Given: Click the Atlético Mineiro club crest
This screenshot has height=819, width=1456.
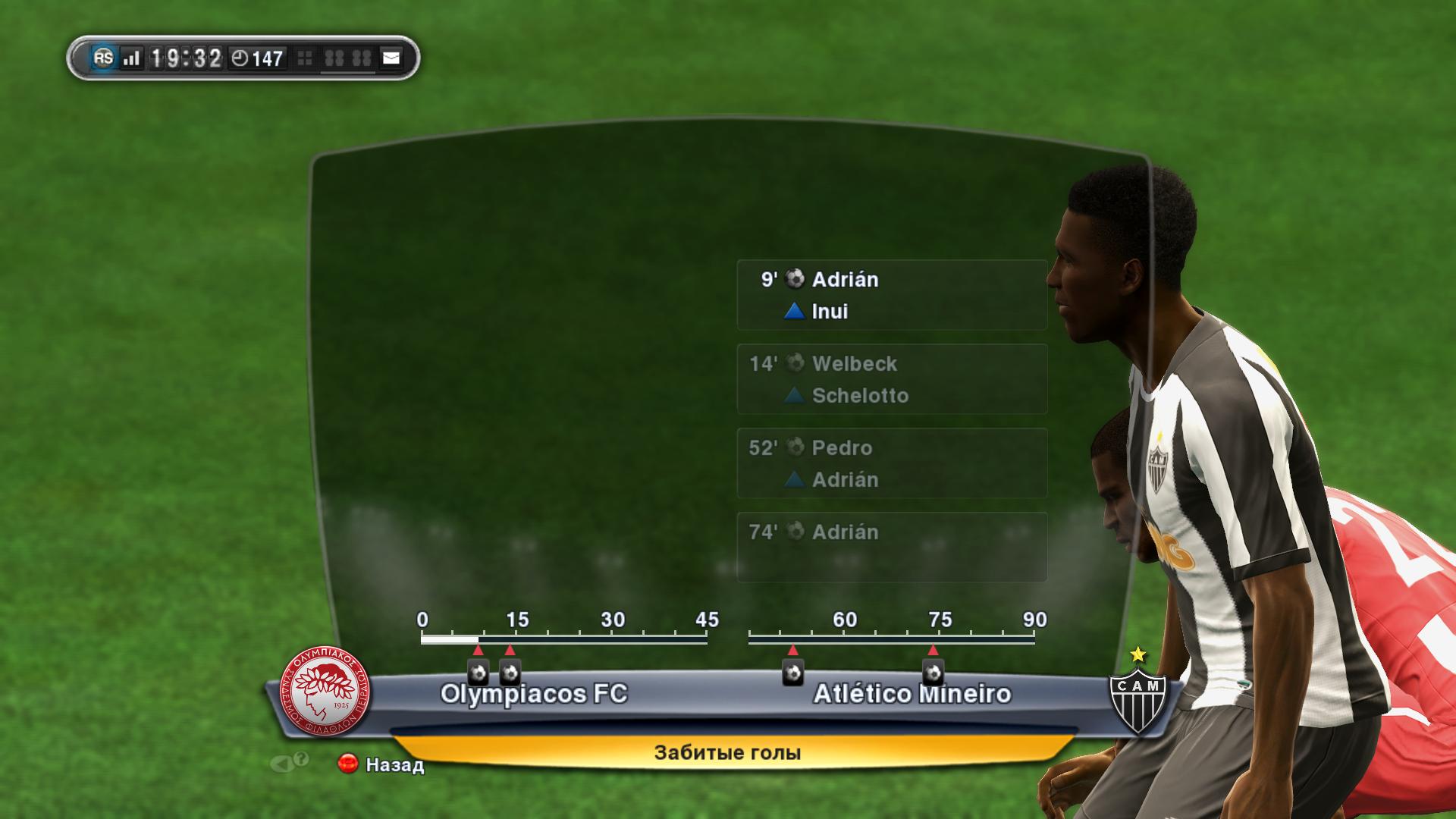Looking at the screenshot, I should tap(1137, 694).
